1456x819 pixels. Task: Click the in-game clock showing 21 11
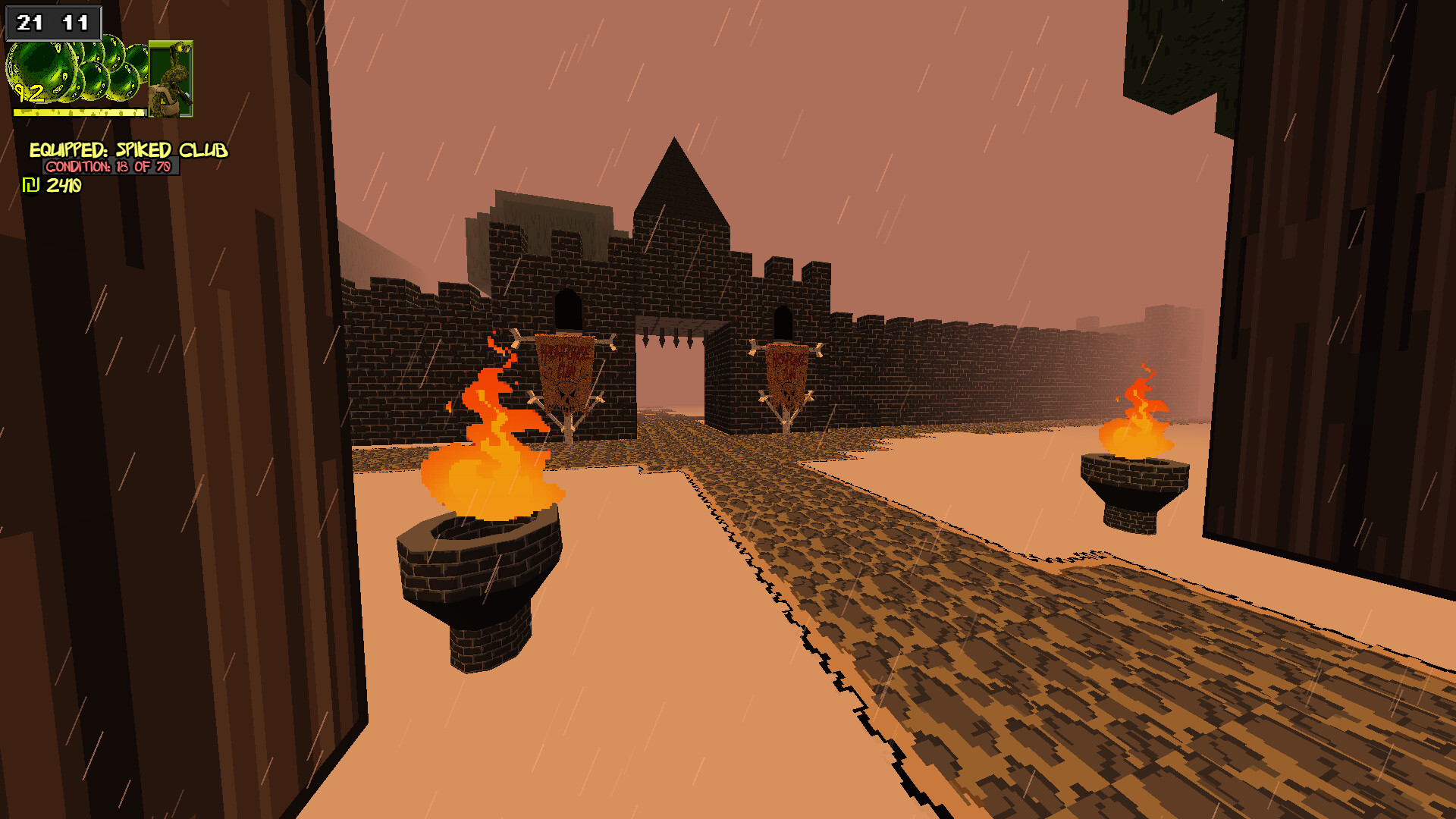(x=53, y=21)
